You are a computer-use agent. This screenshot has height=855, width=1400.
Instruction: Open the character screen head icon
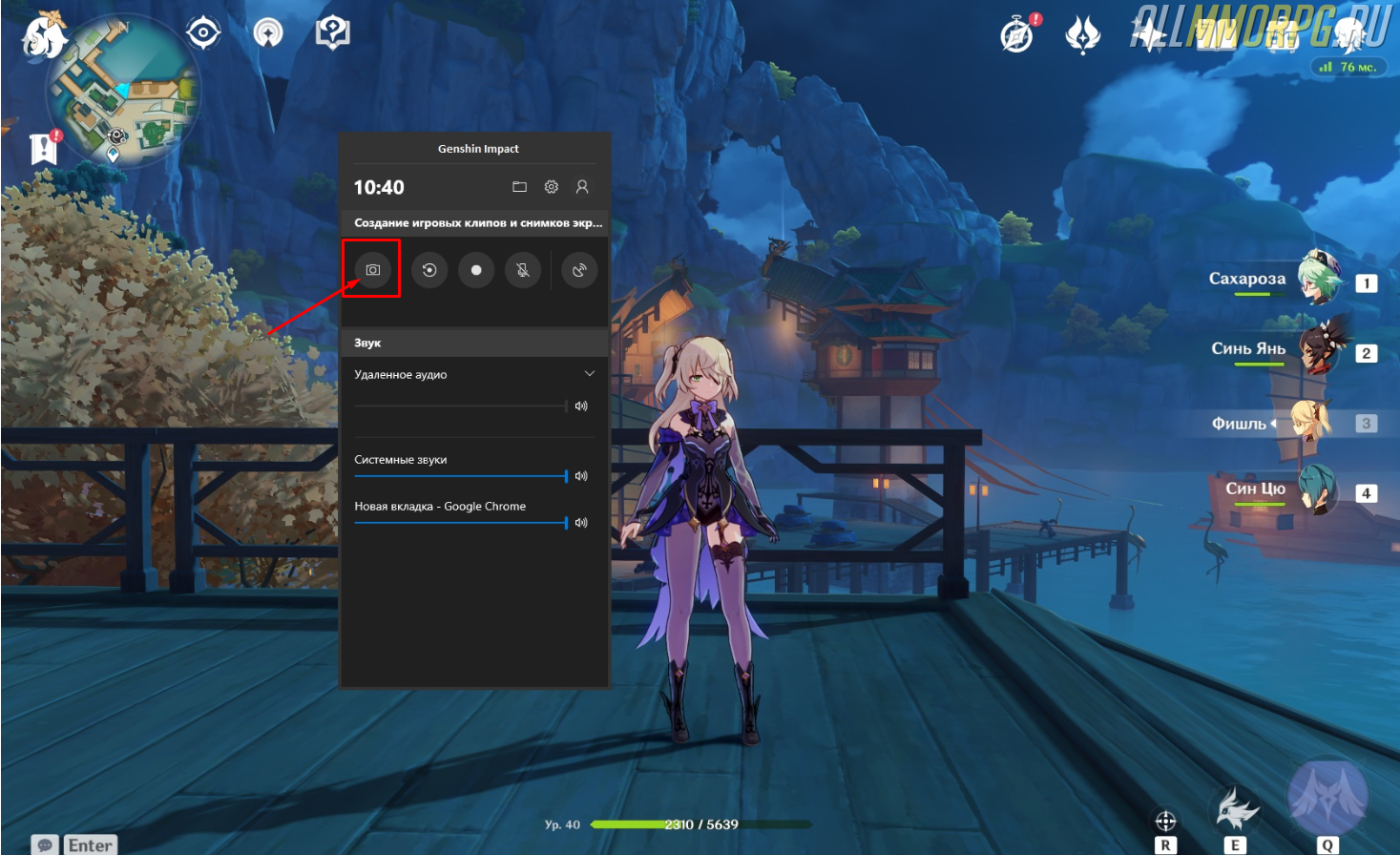1348,35
